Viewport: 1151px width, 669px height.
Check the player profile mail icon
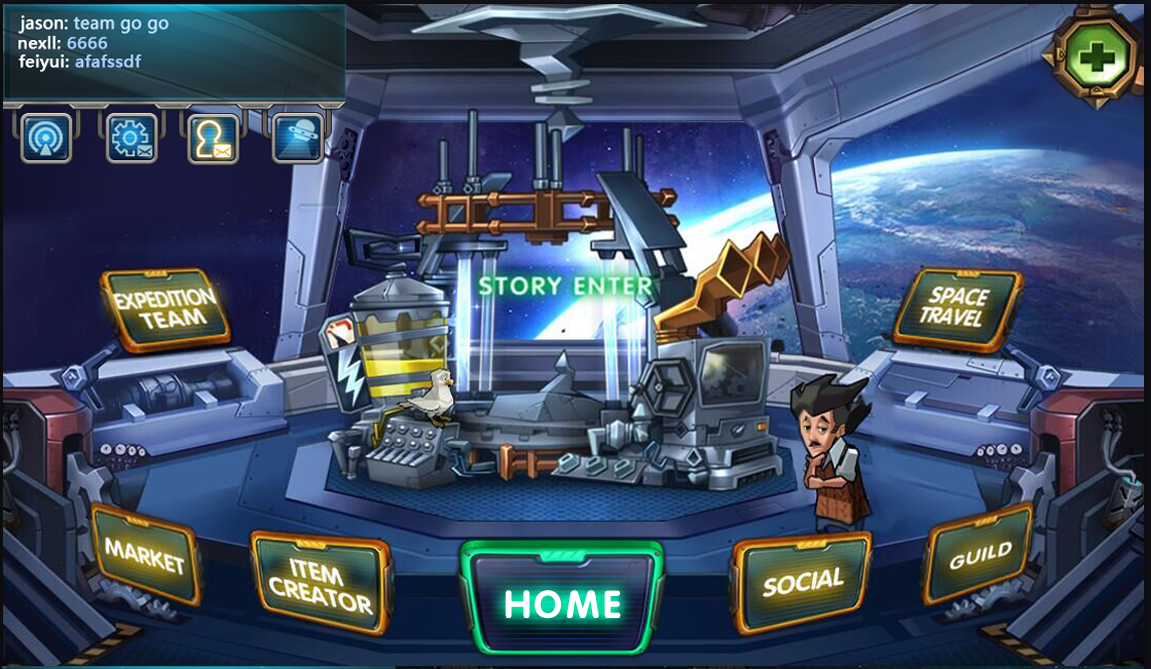213,138
